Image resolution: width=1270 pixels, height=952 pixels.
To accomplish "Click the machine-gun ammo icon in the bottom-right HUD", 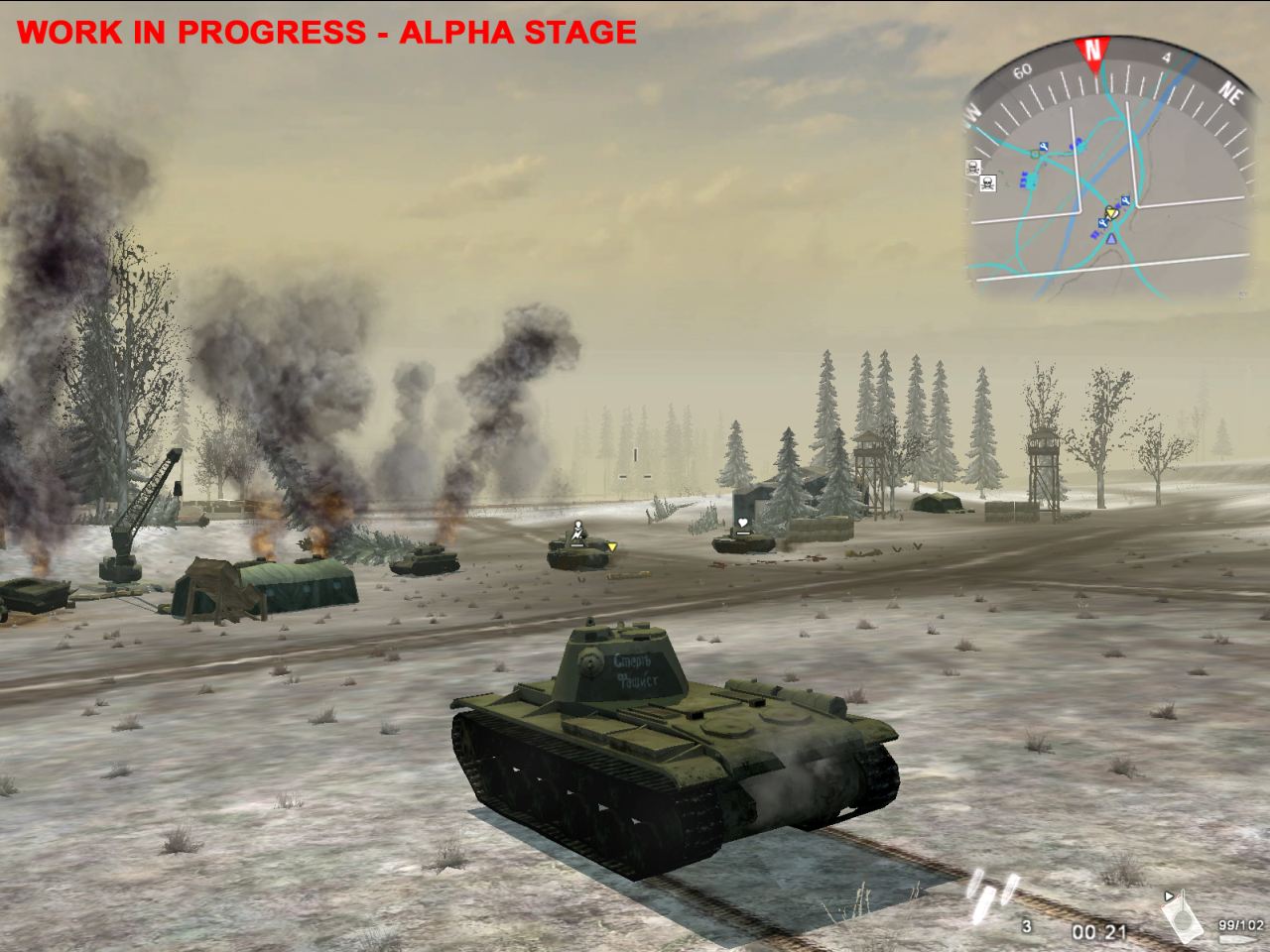I will 1183,916.
